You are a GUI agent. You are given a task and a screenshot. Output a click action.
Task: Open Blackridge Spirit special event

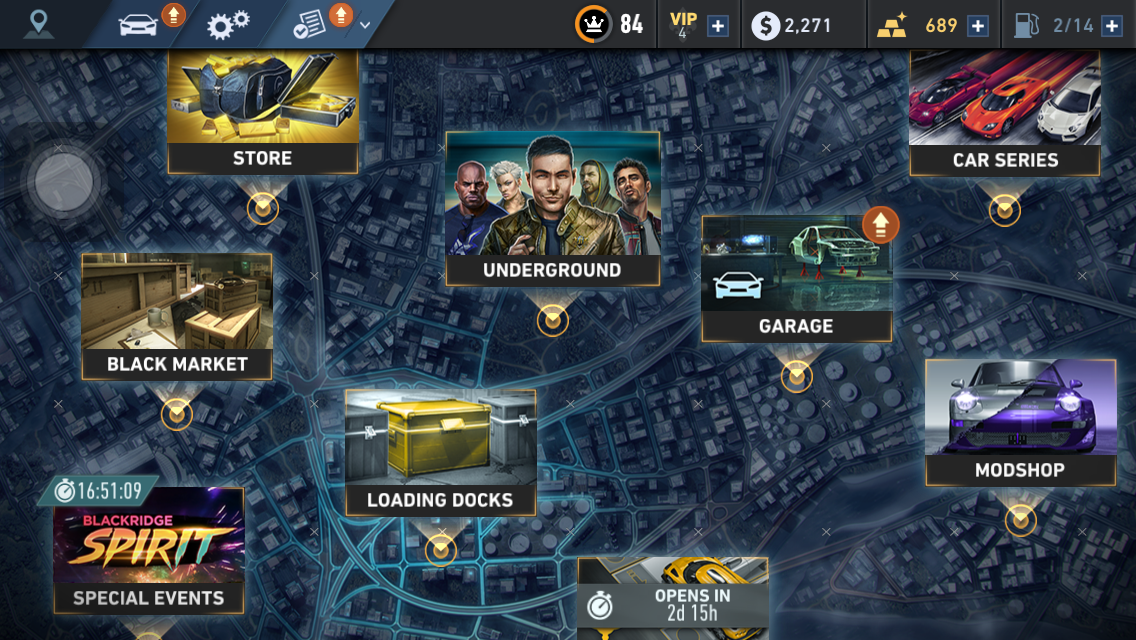[148, 550]
